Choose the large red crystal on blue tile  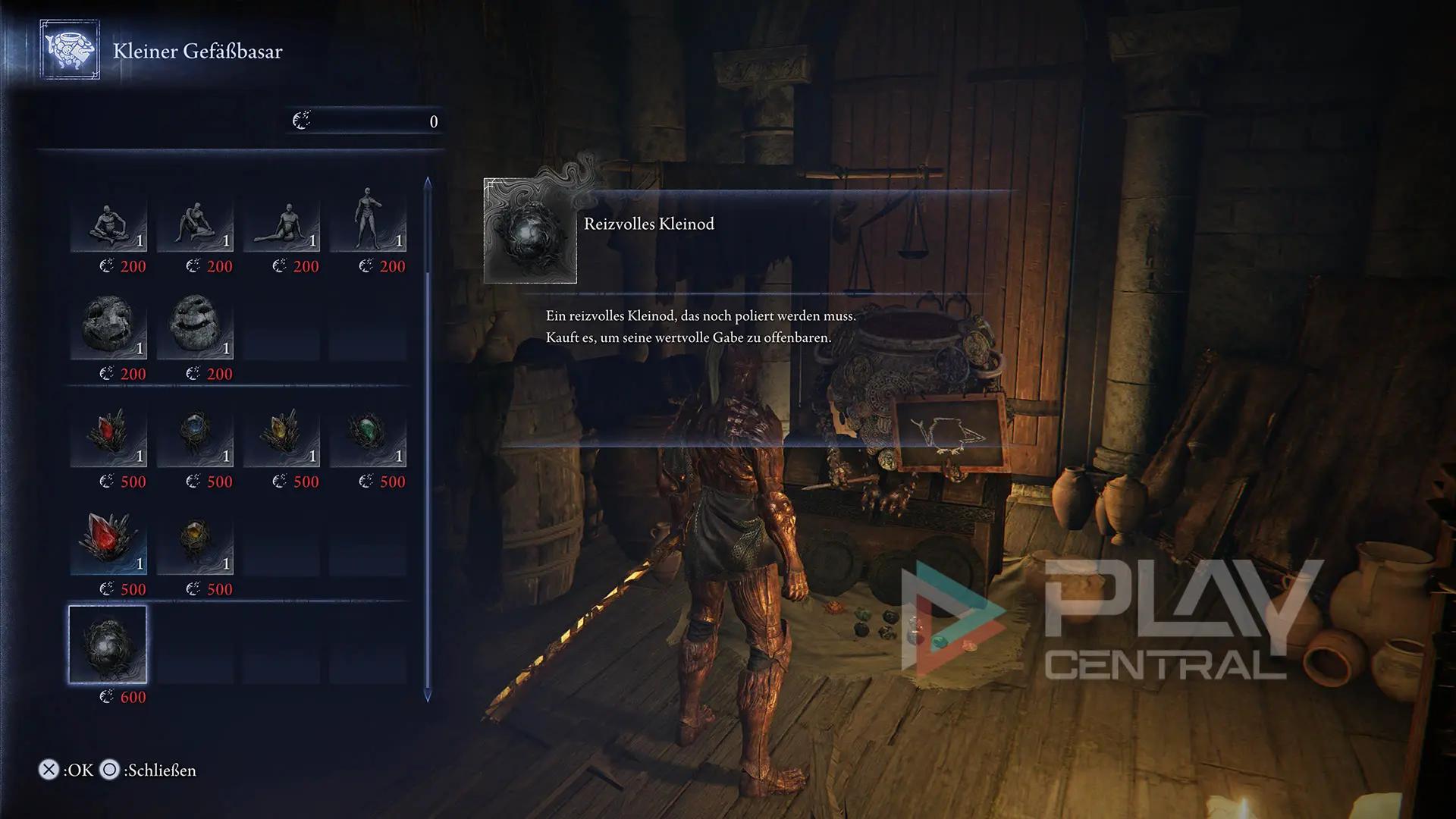tap(108, 541)
